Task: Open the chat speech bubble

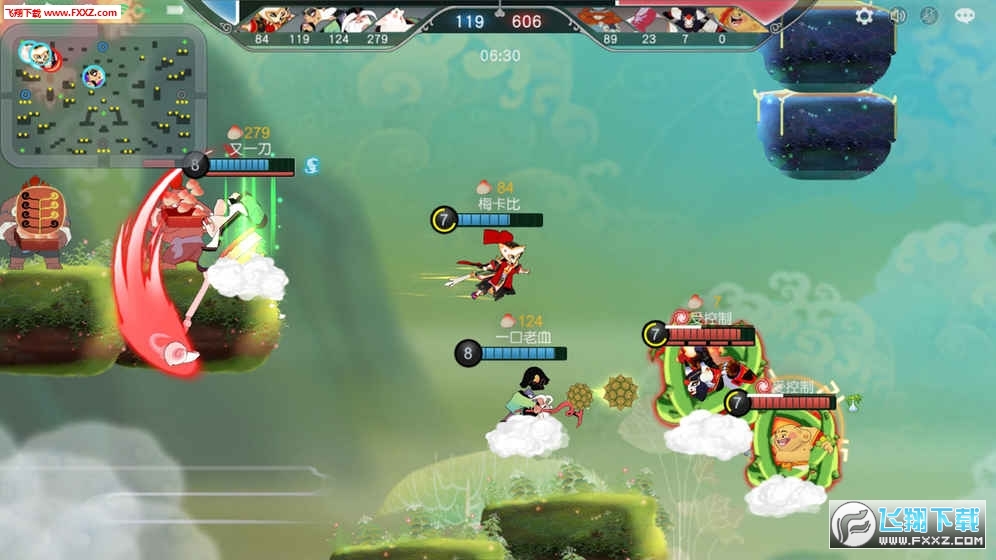Action: pyautogui.click(x=964, y=15)
